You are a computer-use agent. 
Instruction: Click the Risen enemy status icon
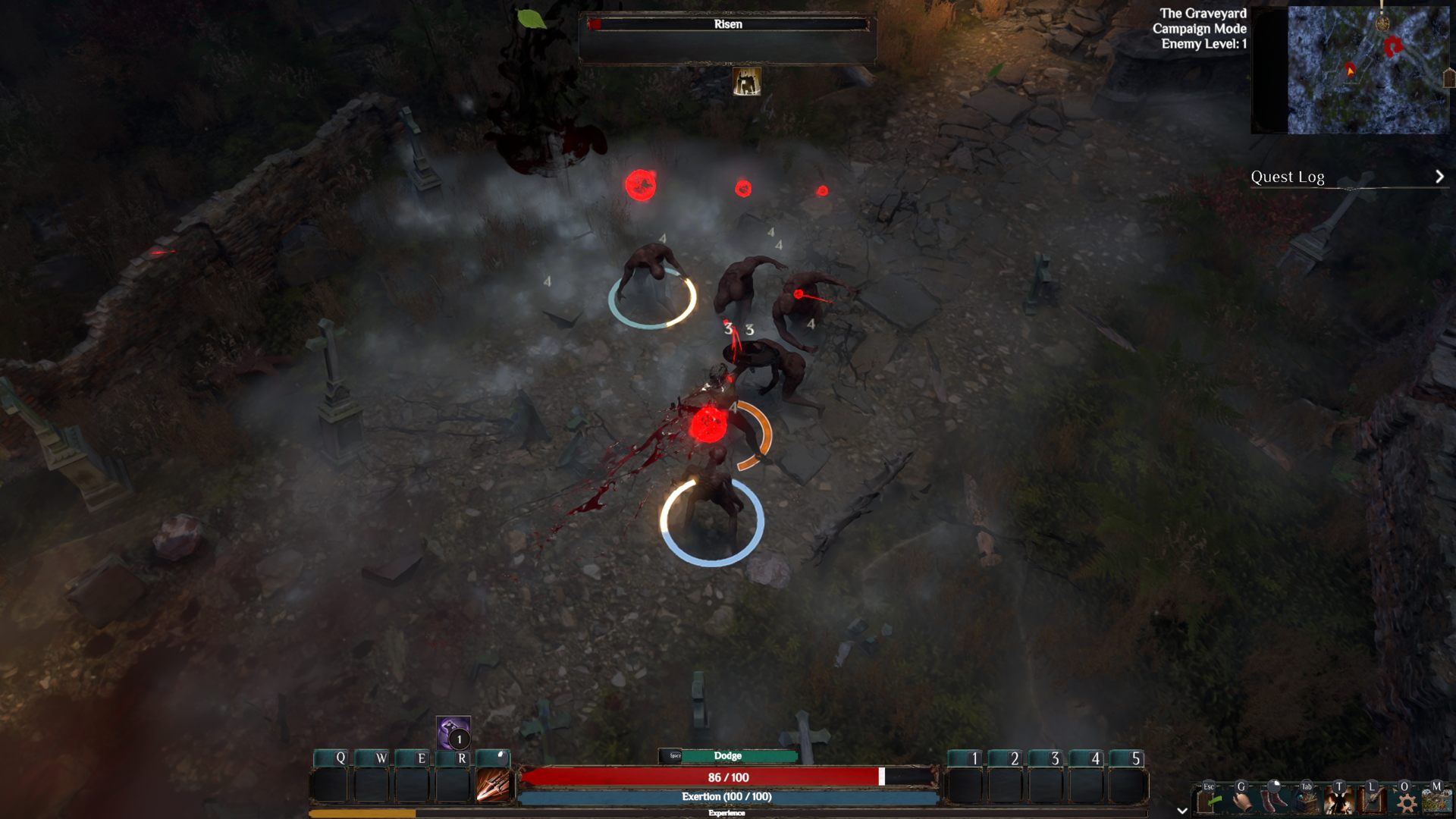pyautogui.click(x=747, y=82)
